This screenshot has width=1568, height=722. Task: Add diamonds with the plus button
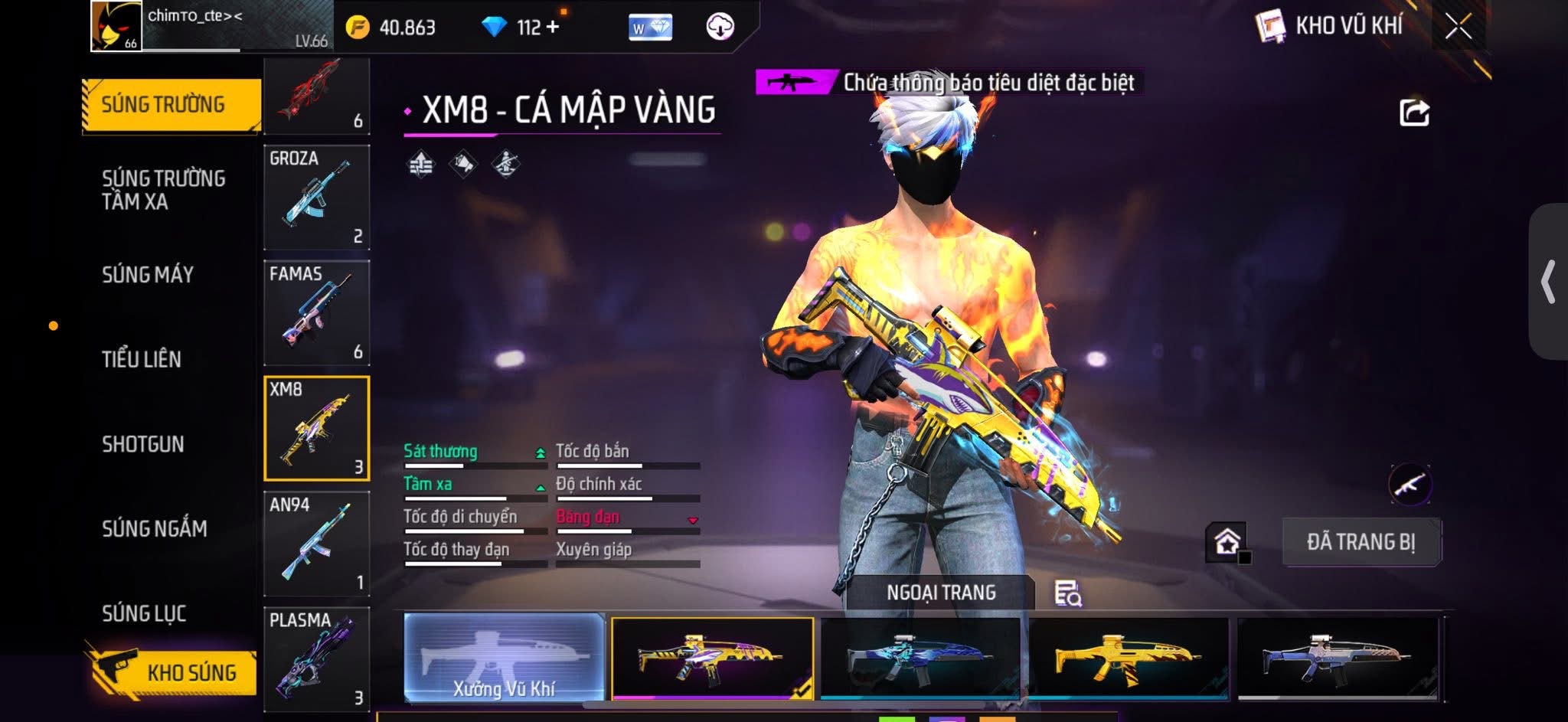point(553,27)
